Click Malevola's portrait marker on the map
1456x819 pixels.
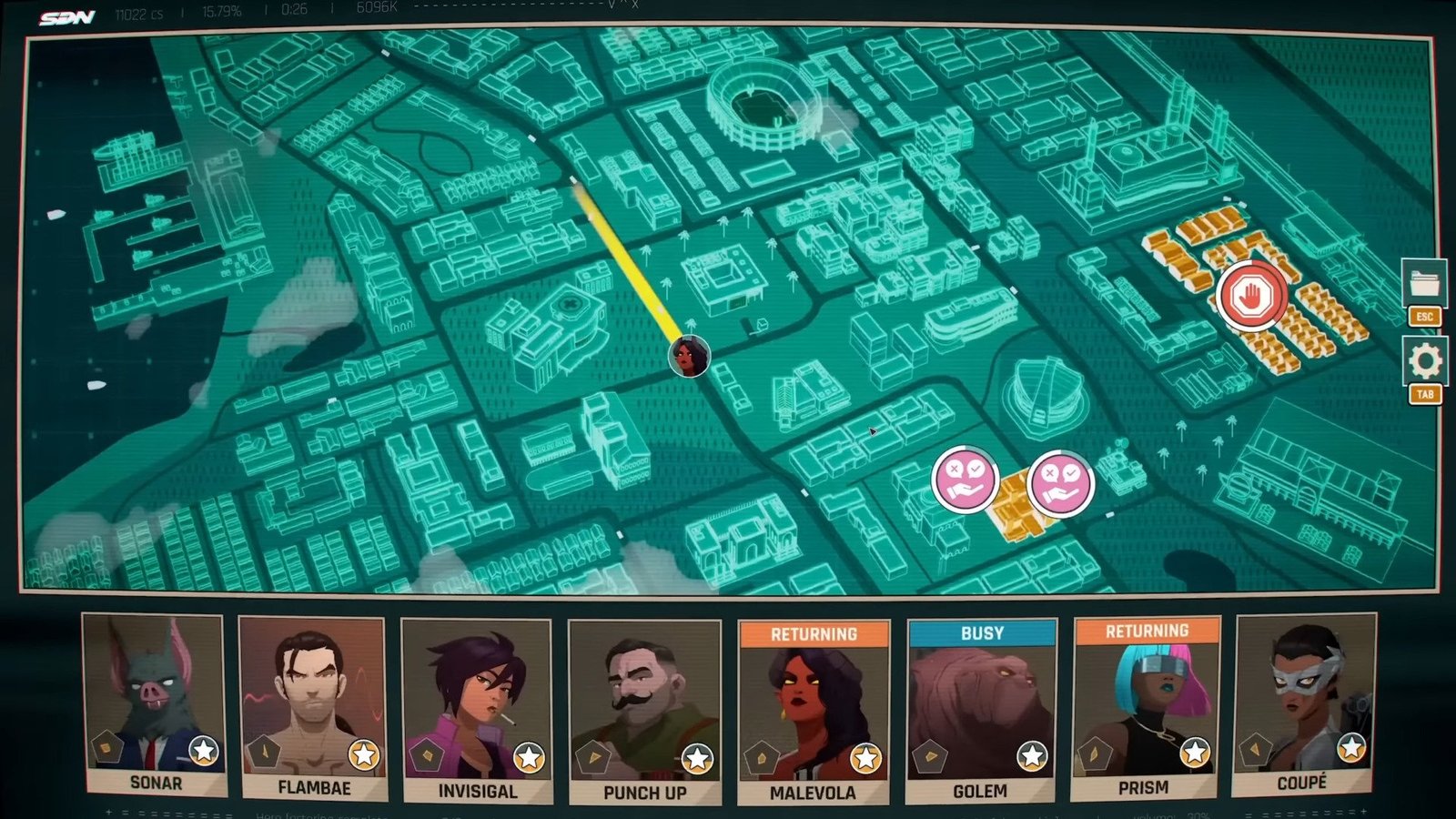tap(689, 356)
